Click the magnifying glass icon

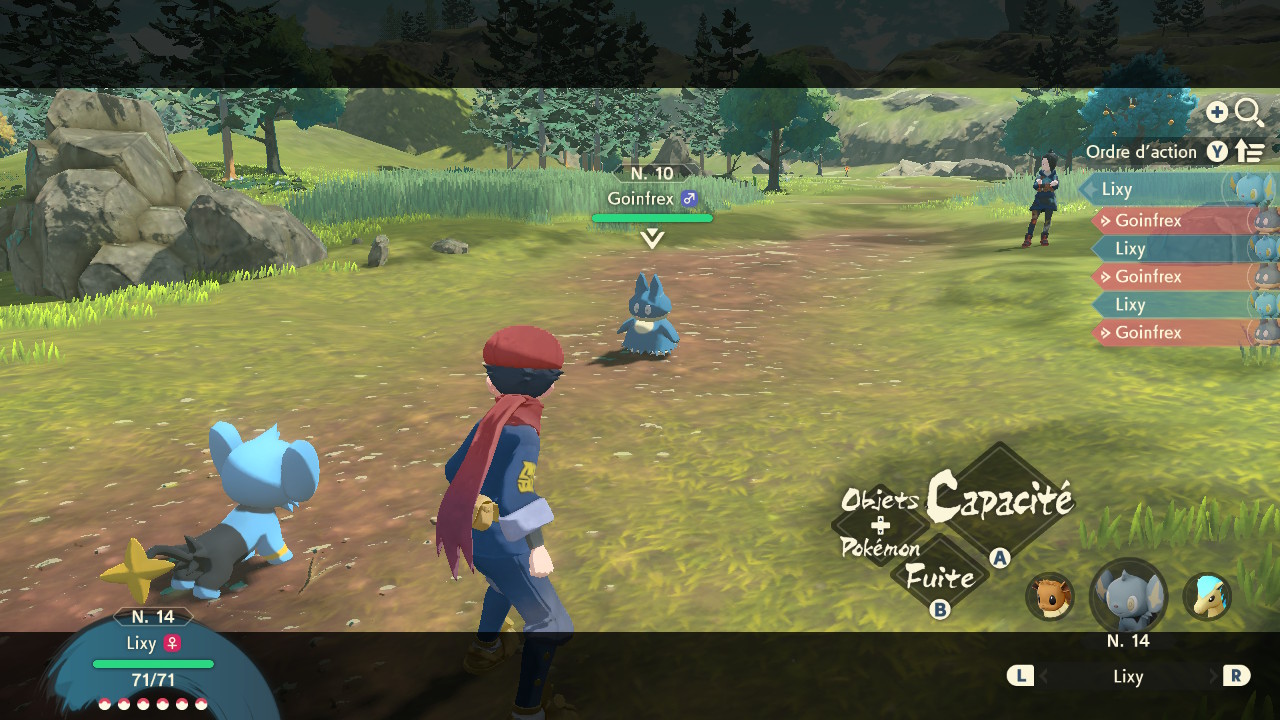(x=1249, y=112)
